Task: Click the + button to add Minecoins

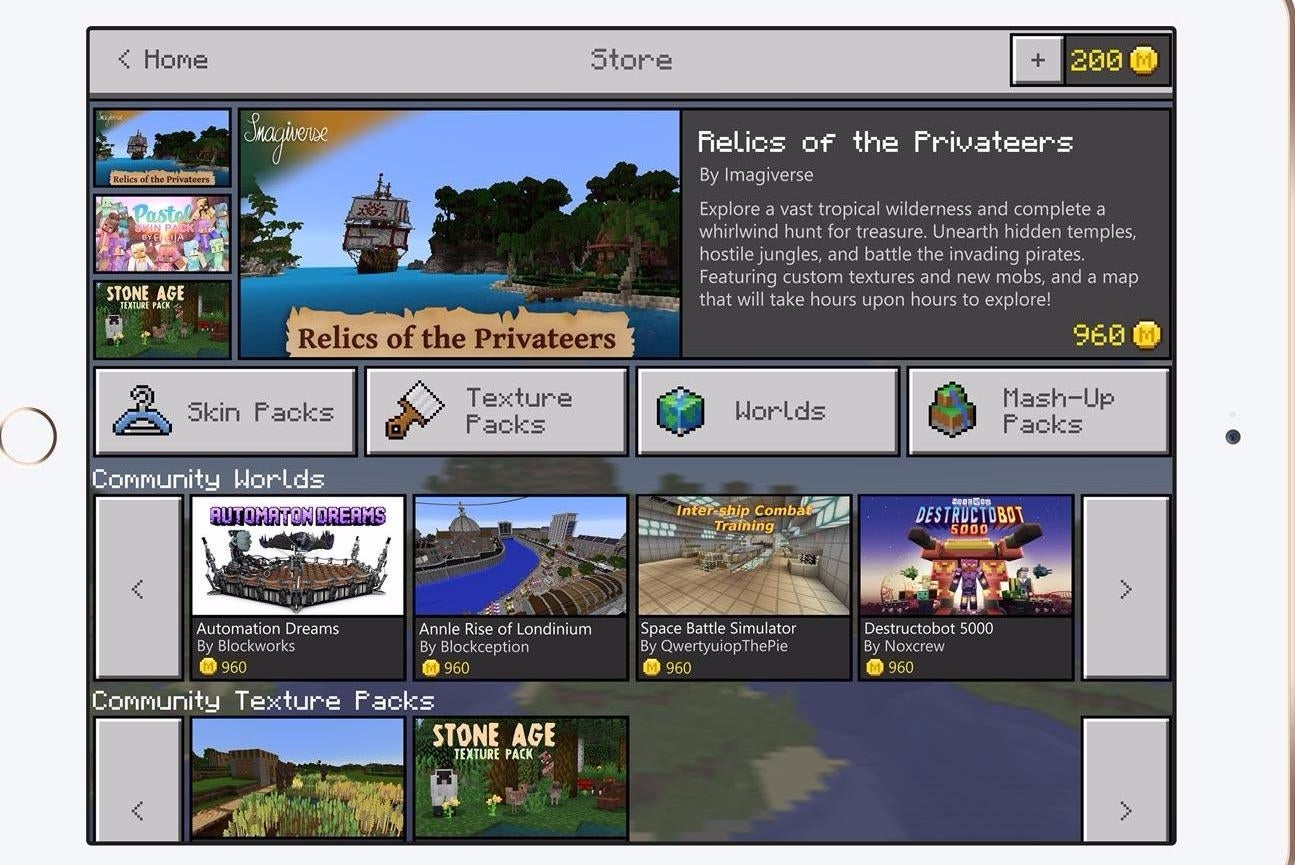Action: [1036, 59]
